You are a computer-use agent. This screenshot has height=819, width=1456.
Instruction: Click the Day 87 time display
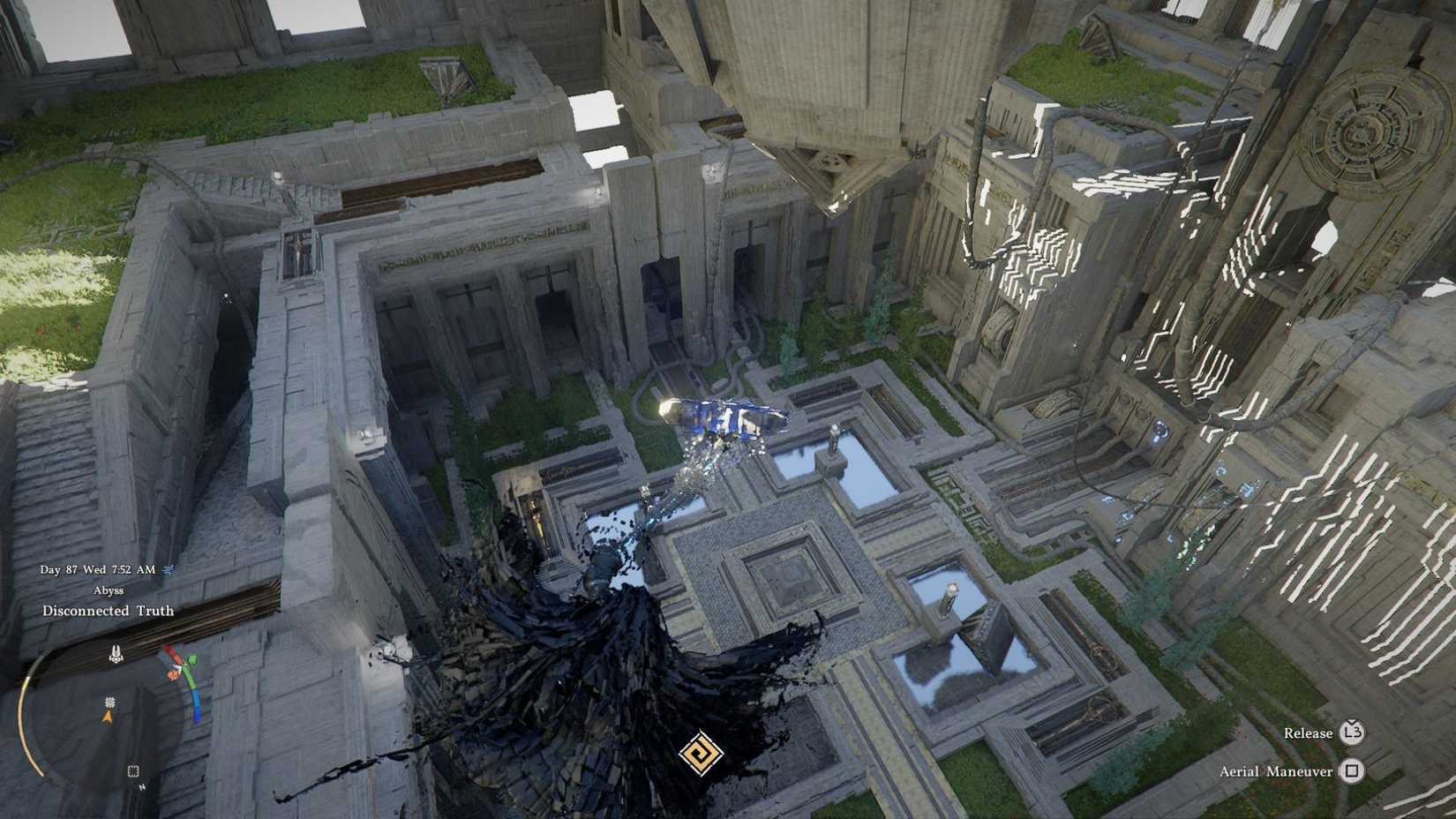97,568
